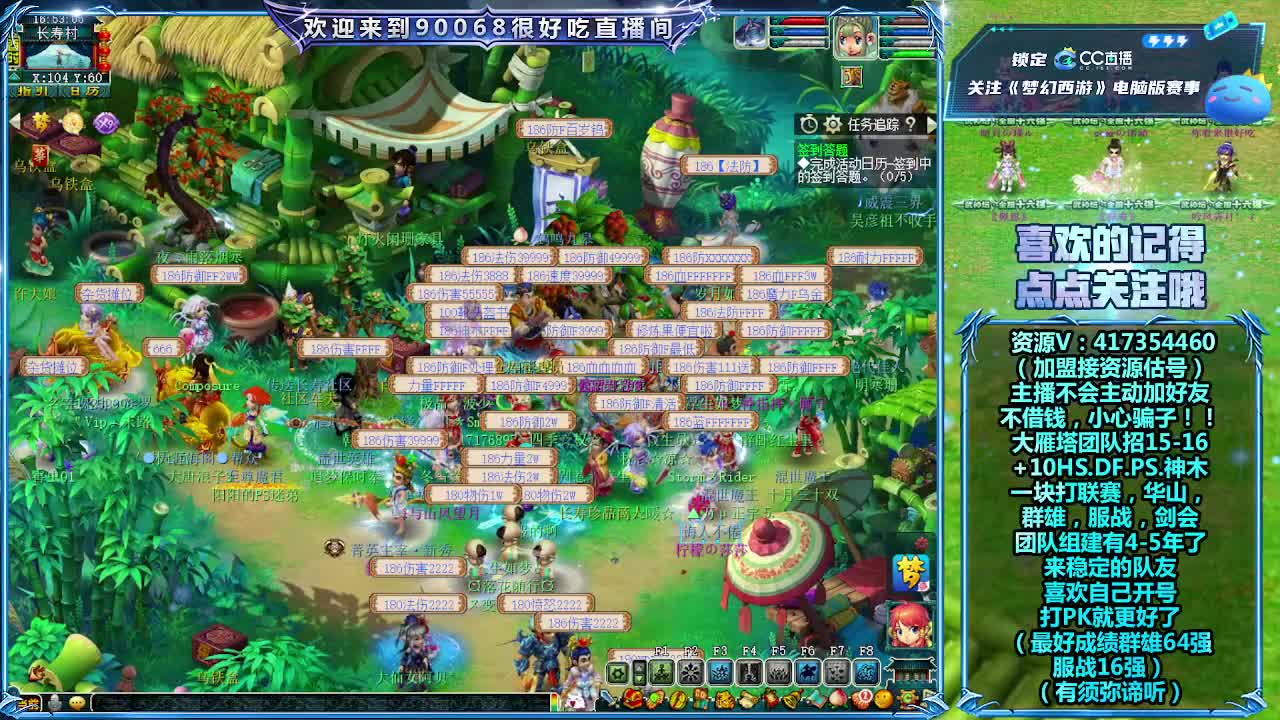Expand the task tracker with the white arrow
The image size is (1280, 720).
pyautogui.click(x=934, y=123)
